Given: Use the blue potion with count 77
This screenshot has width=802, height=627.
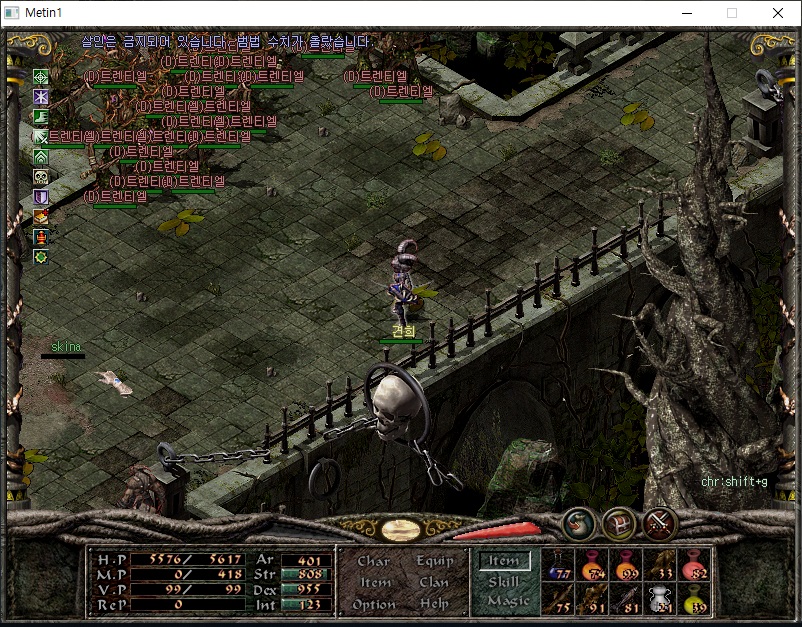Looking at the screenshot, I should click(x=559, y=565).
